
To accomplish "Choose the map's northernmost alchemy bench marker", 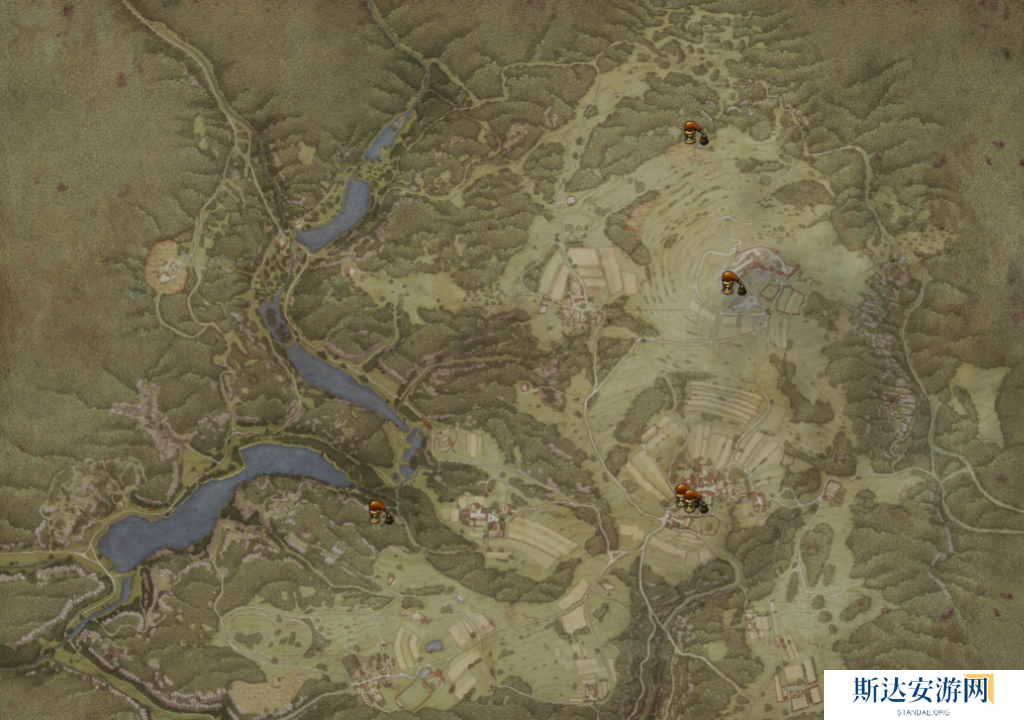I will click(x=693, y=133).
